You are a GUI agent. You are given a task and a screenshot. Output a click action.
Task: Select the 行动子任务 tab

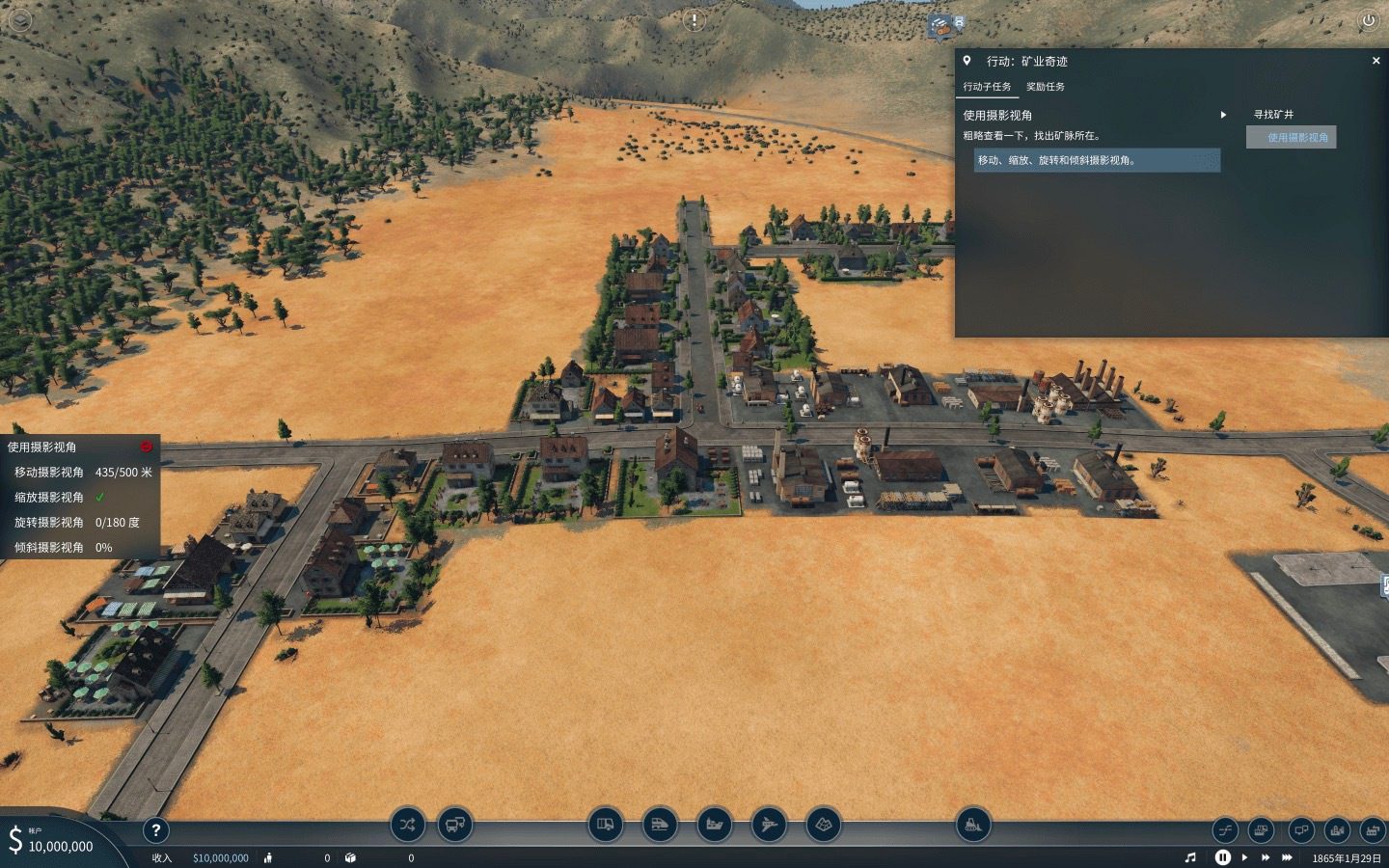point(987,87)
